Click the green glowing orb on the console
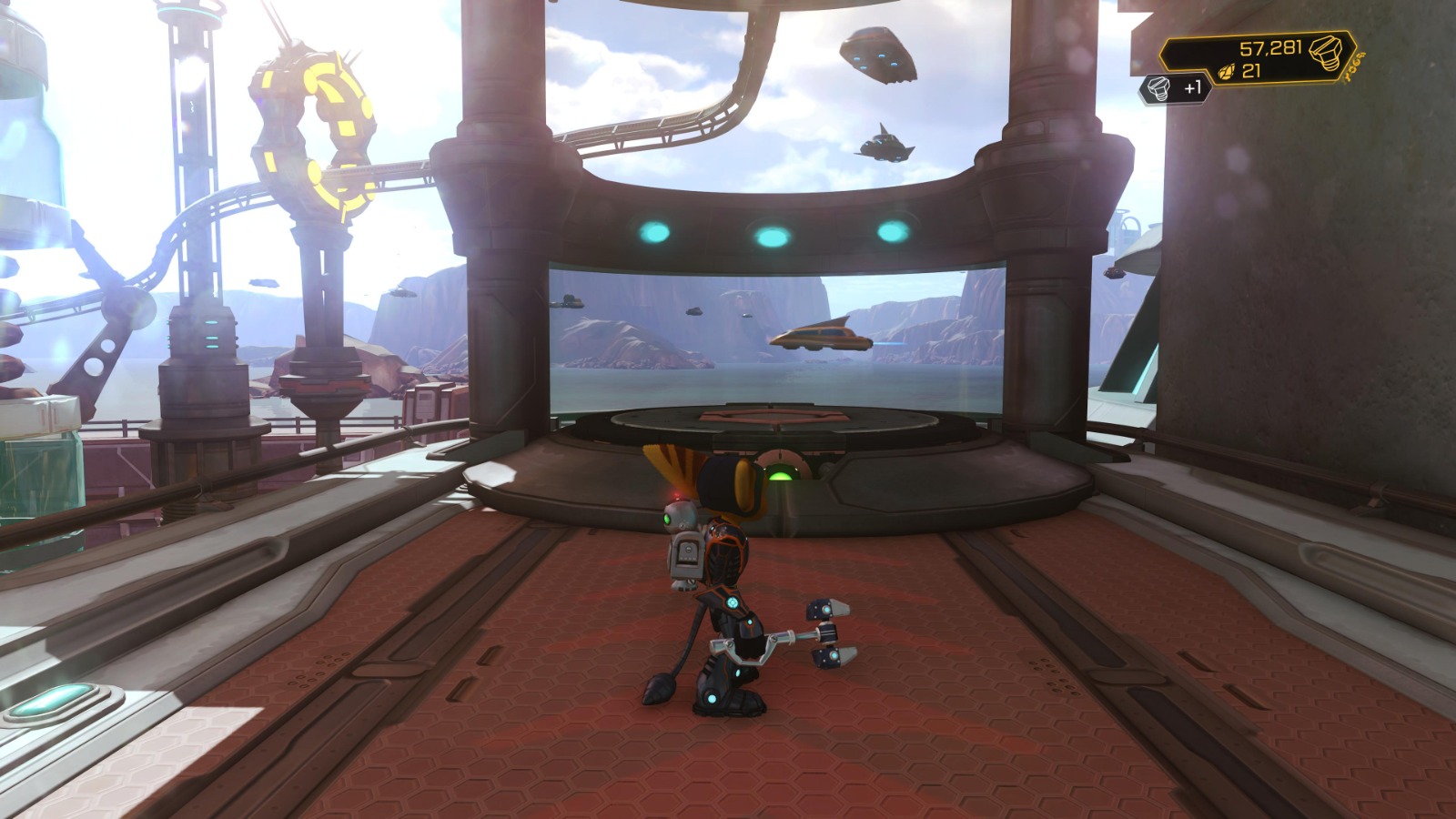 point(781,474)
